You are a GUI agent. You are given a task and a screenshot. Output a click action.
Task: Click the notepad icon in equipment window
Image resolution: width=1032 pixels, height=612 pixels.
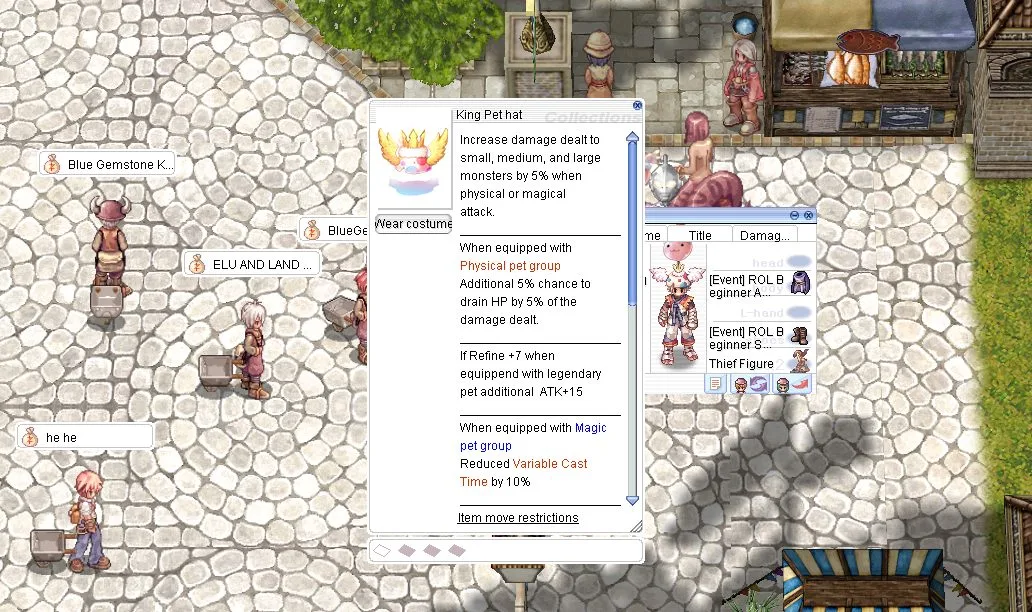pyautogui.click(x=715, y=384)
